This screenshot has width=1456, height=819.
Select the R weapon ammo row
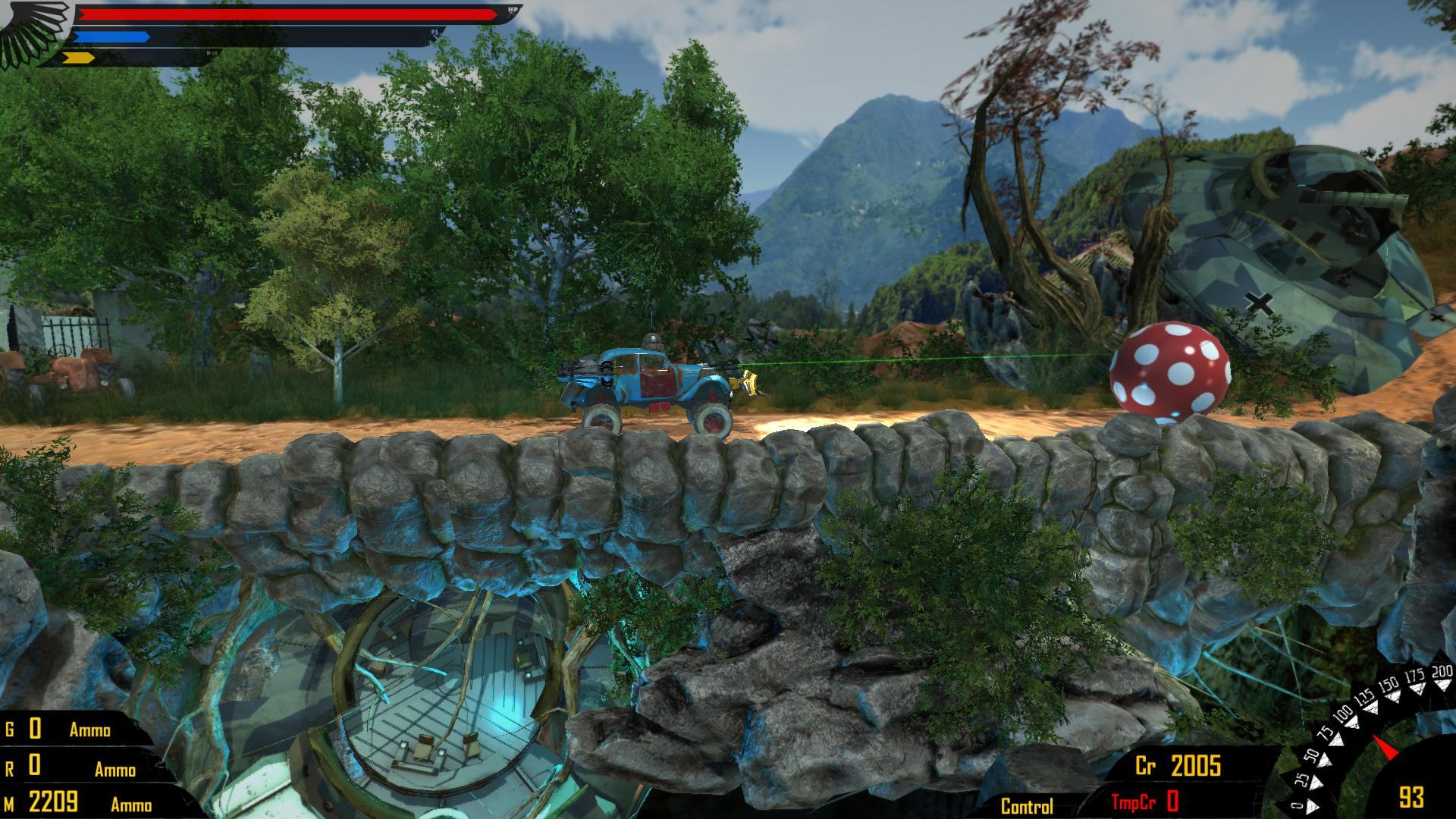coord(72,767)
